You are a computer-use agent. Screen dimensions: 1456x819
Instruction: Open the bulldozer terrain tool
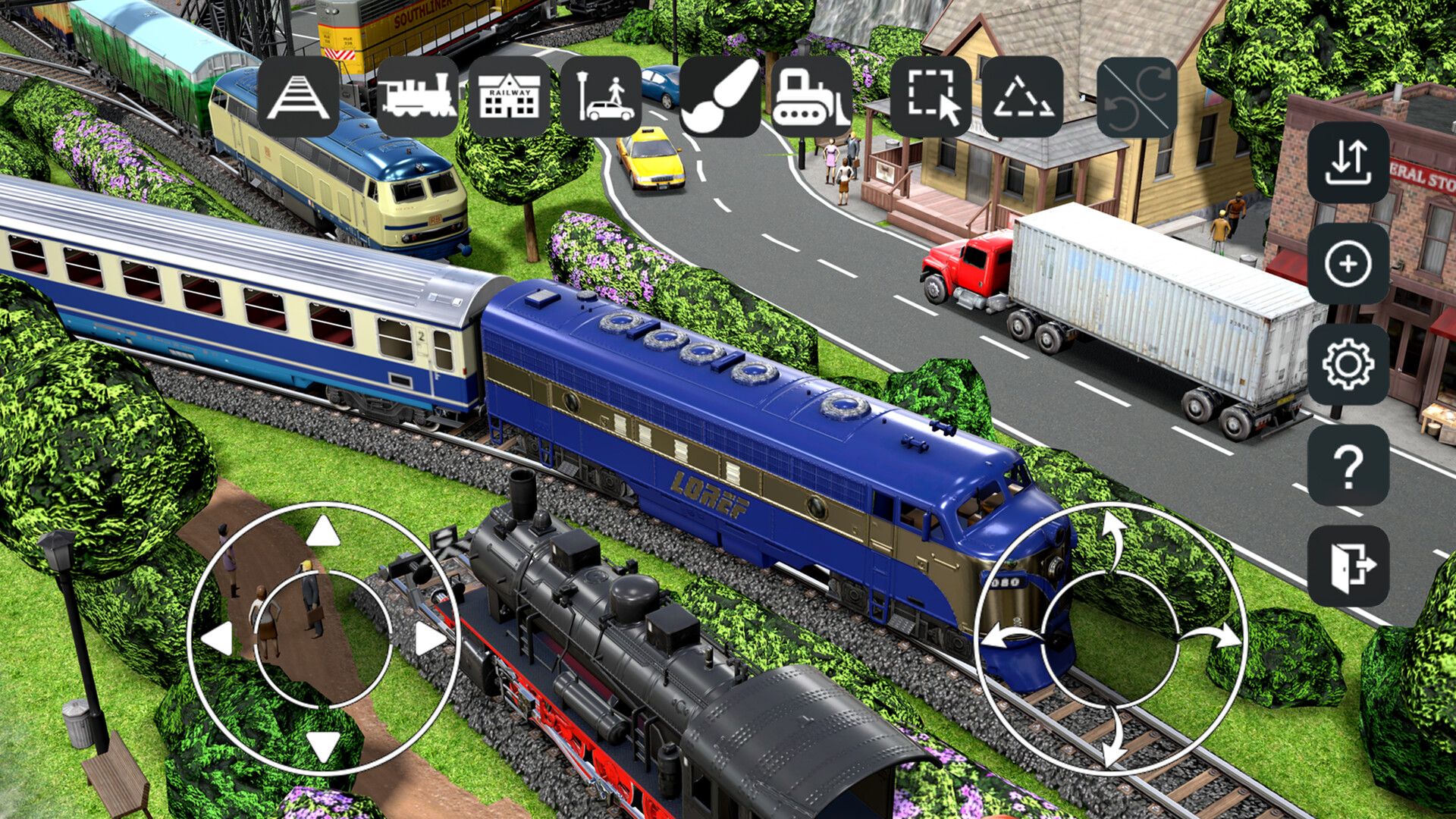811,97
